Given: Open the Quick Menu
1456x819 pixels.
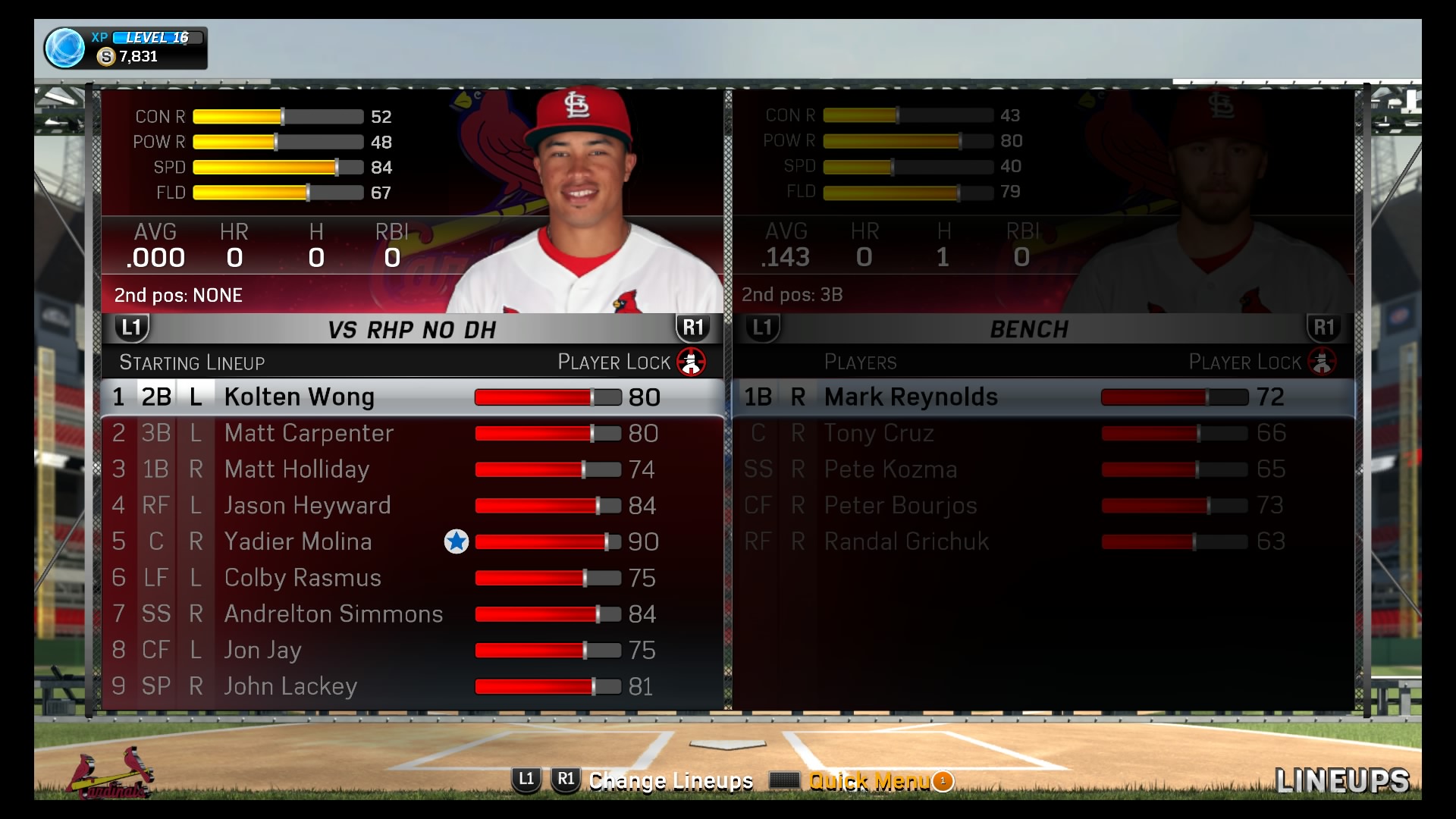Looking at the screenshot, I should tap(868, 781).
